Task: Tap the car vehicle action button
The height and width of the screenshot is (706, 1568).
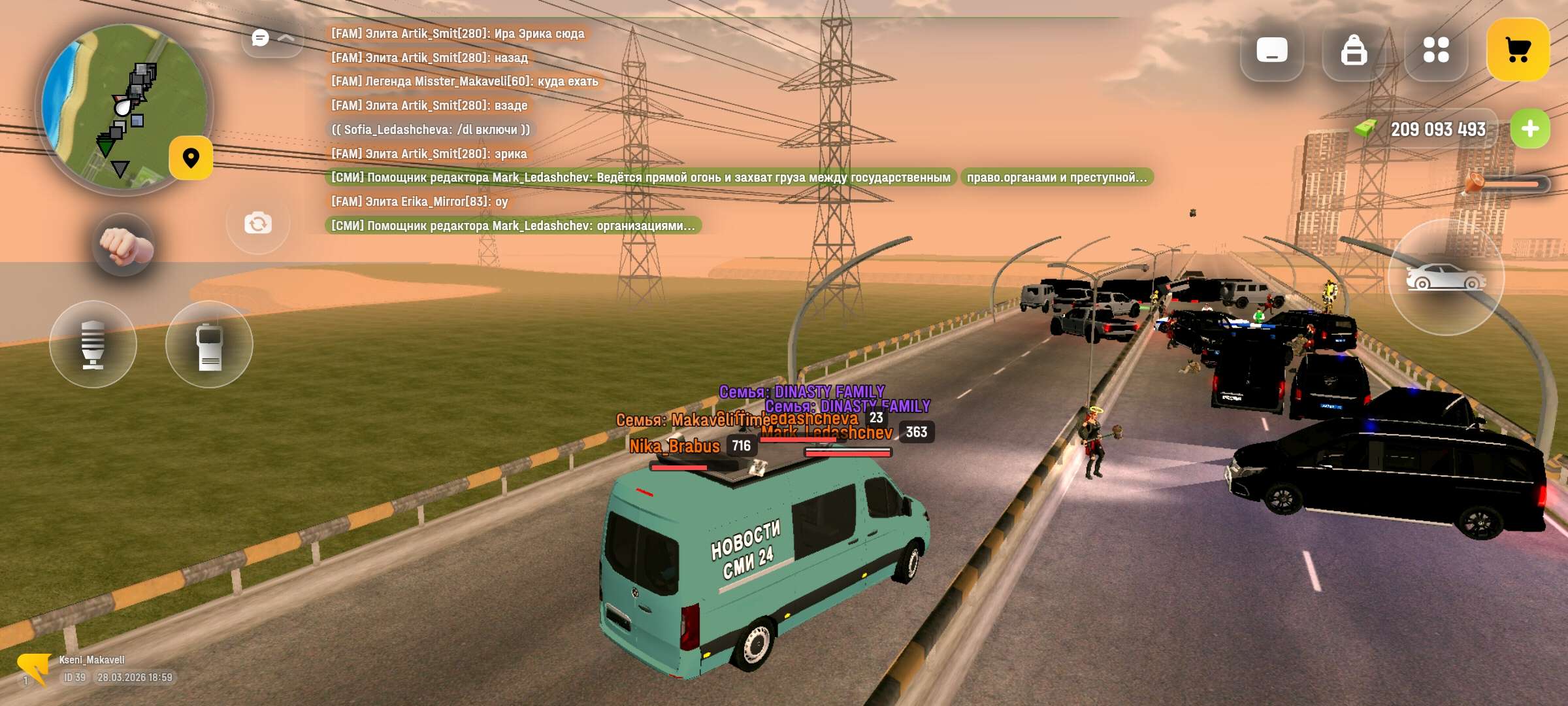Action: click(x=1446, y=278)
